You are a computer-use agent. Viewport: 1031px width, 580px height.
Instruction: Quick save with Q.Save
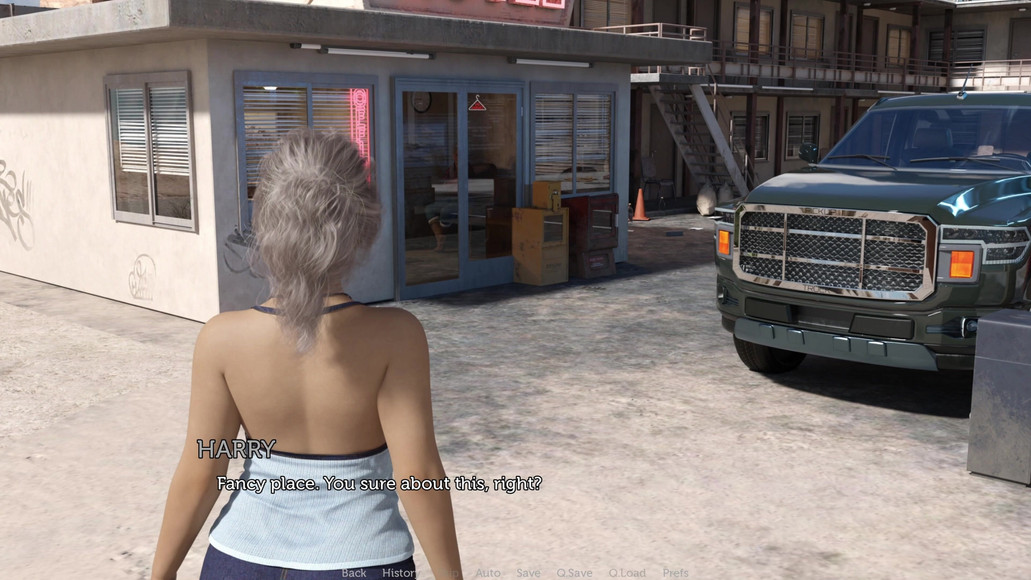point(574,573)
